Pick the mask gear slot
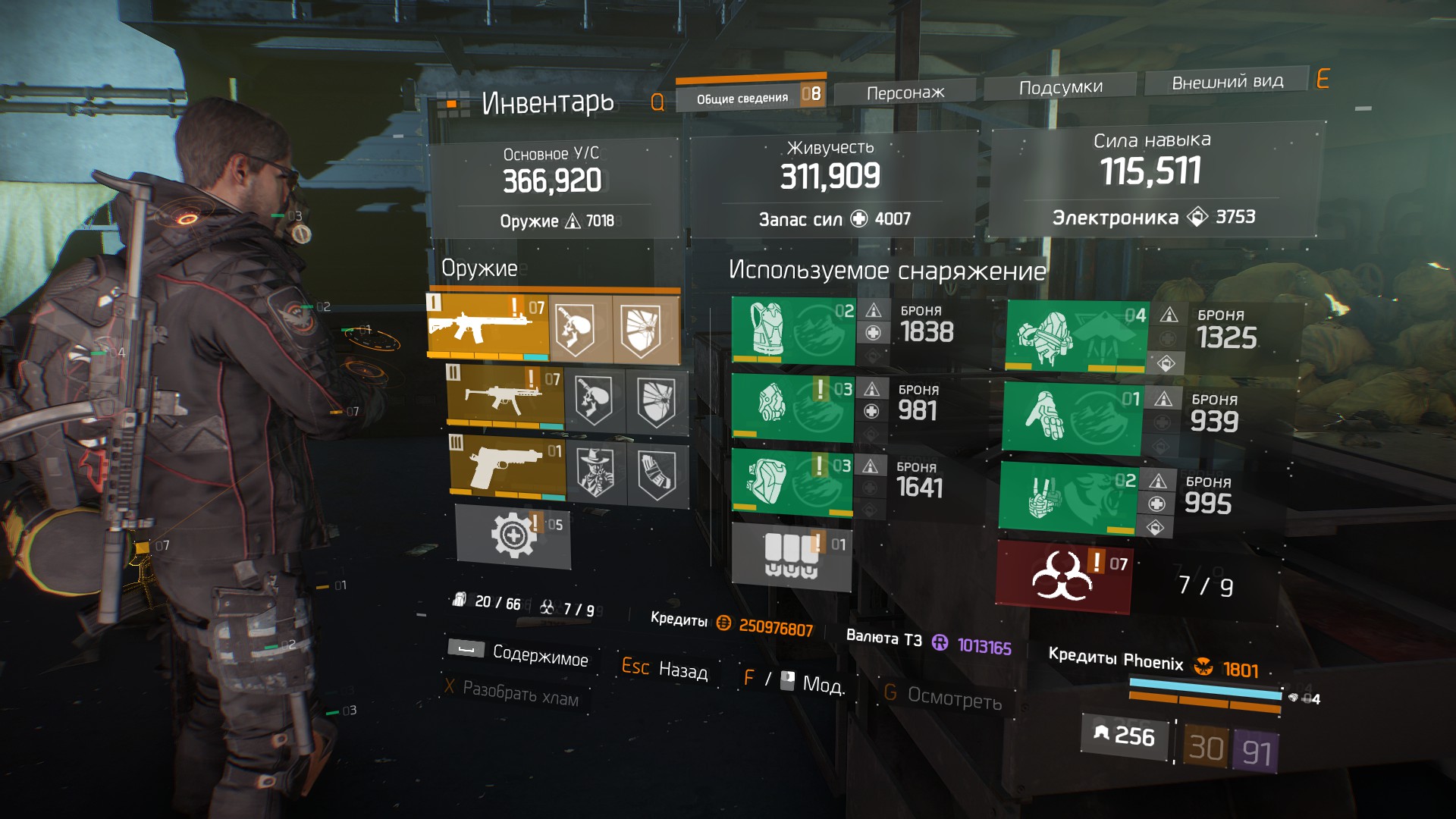 tap(792, 406)
